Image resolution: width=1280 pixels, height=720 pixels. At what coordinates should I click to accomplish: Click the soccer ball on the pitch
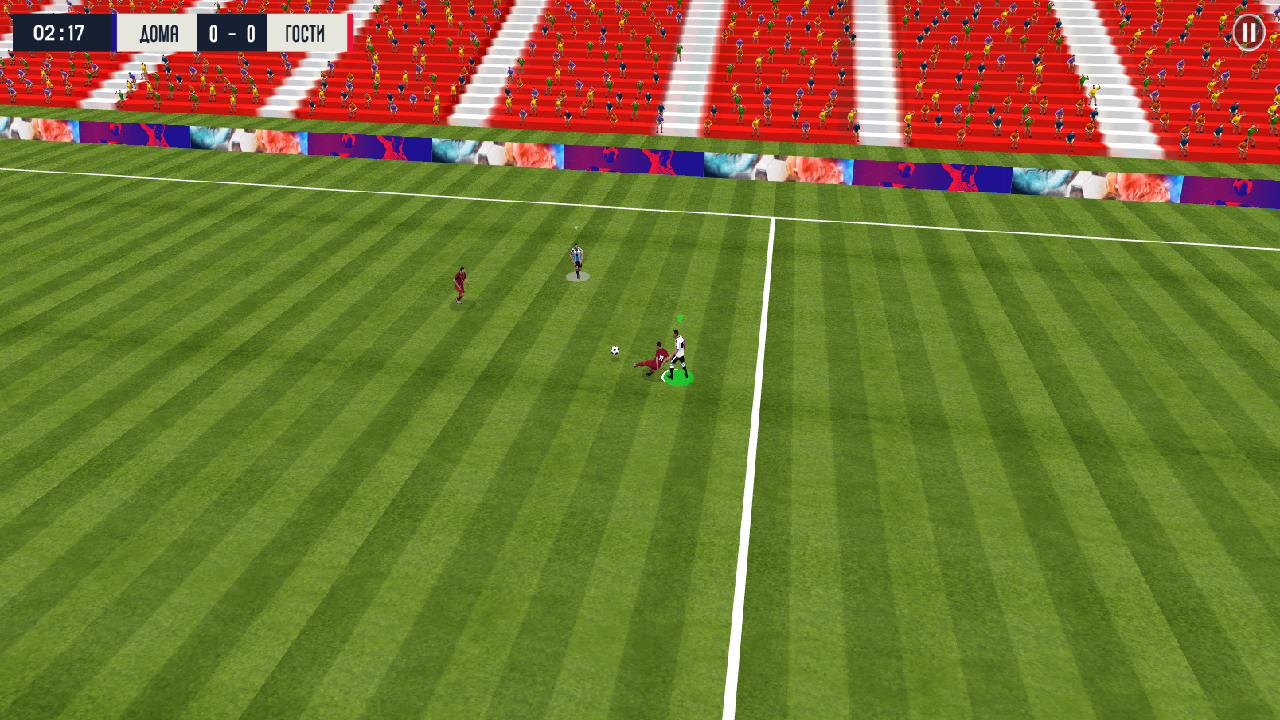pyautogui.click(x=616, y=348)
